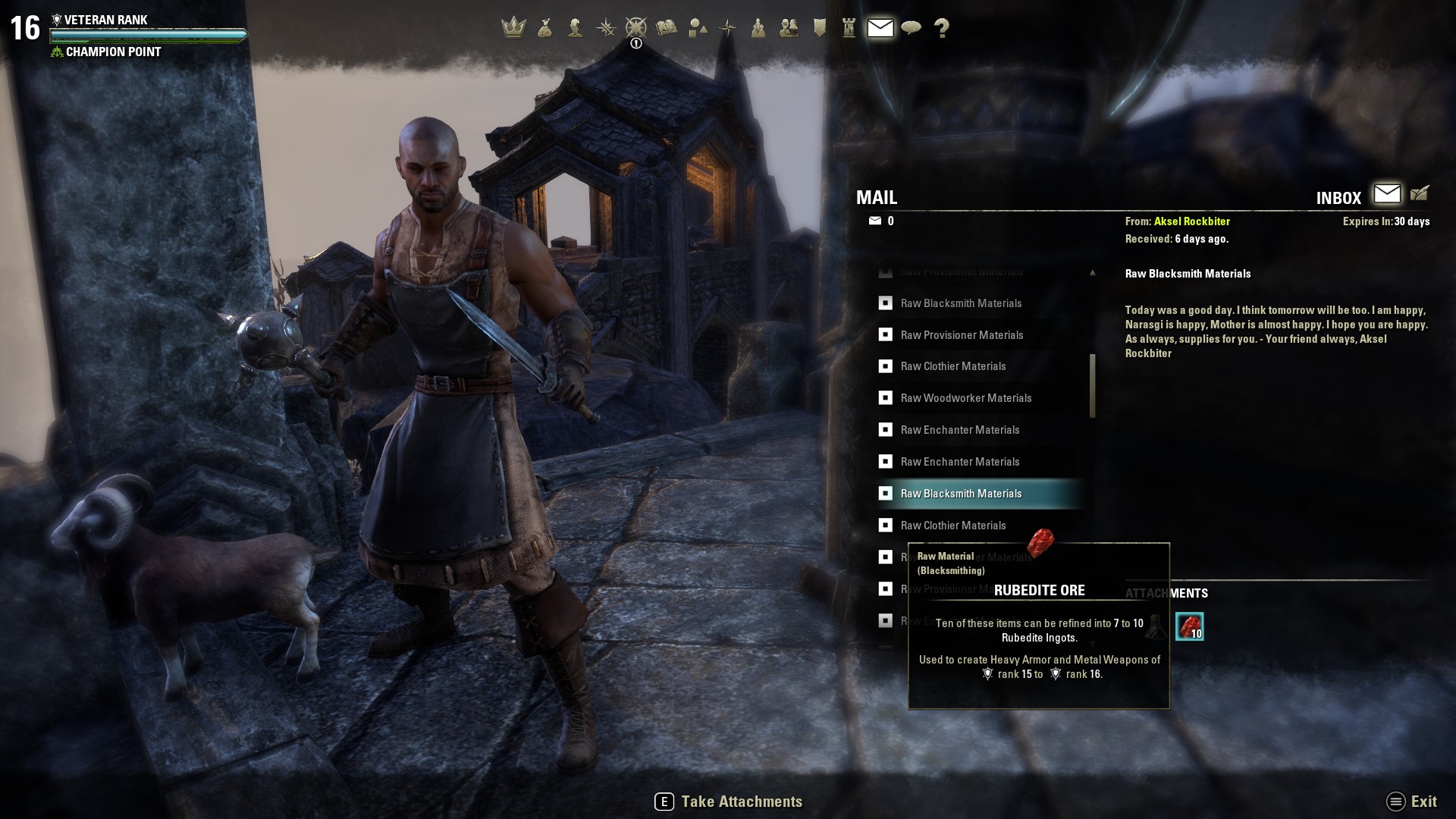
Task: Open the map compass-star icon
Action: [x=728, y=28]
